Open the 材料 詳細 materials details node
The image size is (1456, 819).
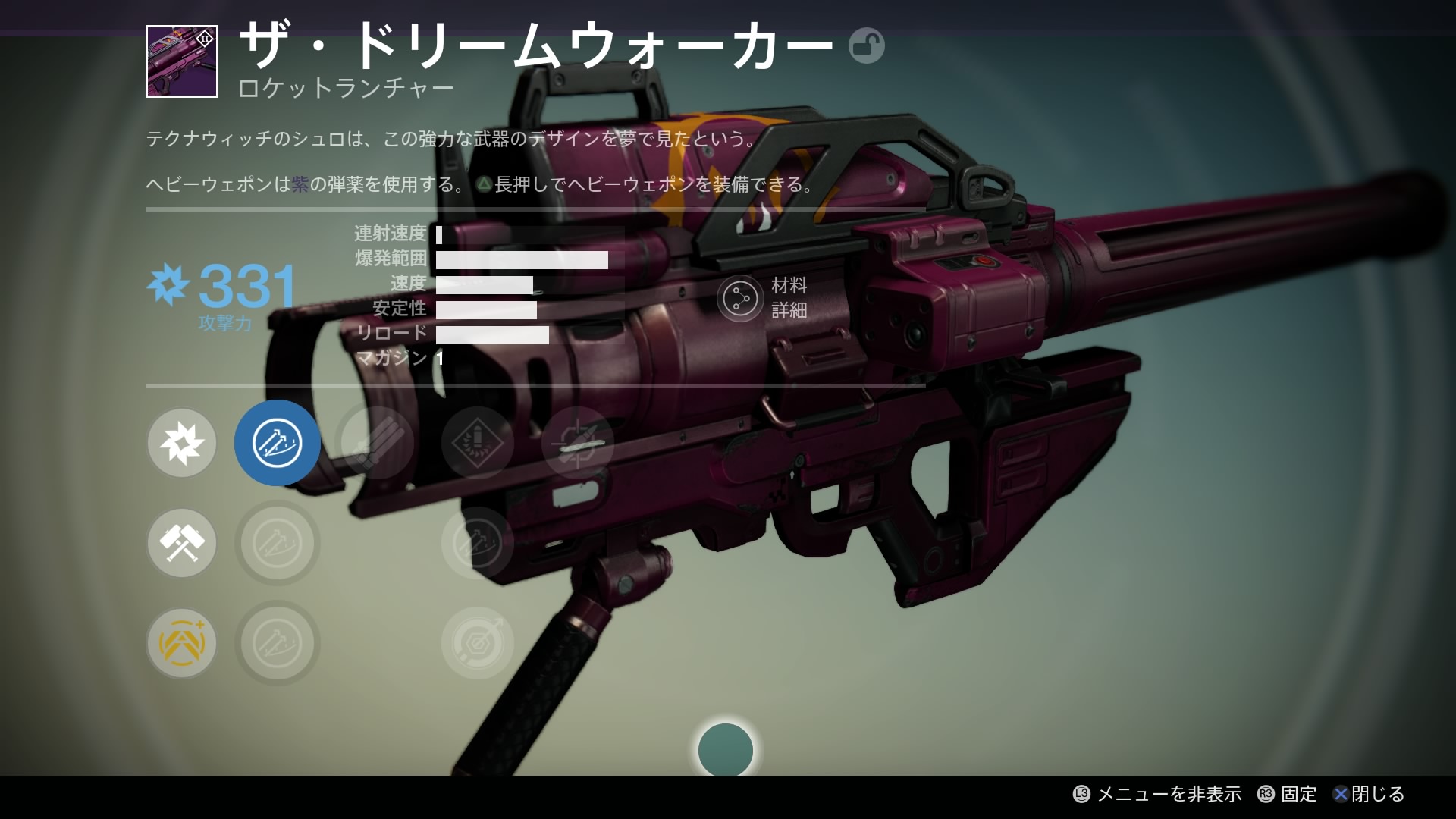coord(740,298)
